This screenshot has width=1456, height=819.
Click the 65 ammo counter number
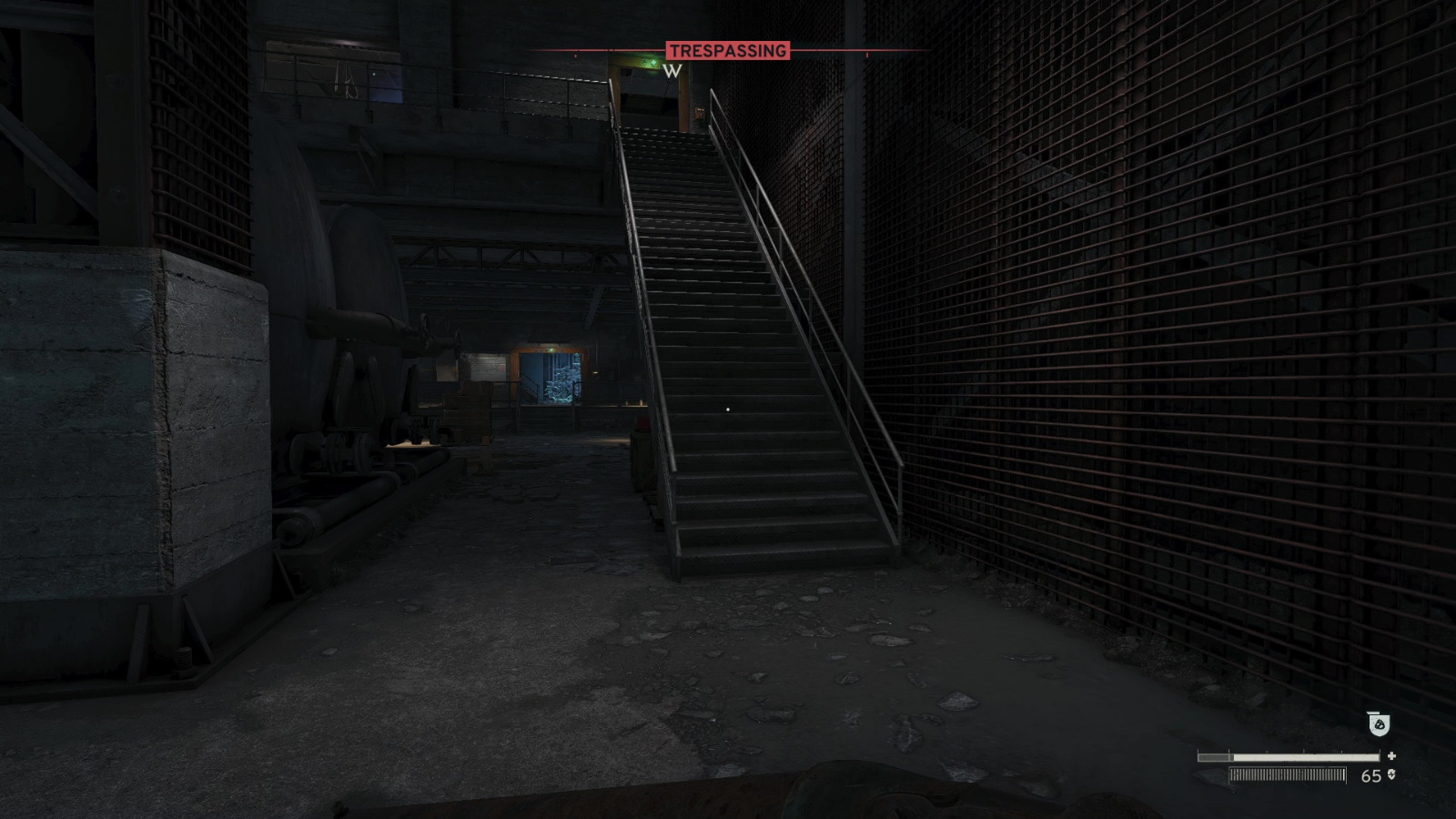point(1370,775)
